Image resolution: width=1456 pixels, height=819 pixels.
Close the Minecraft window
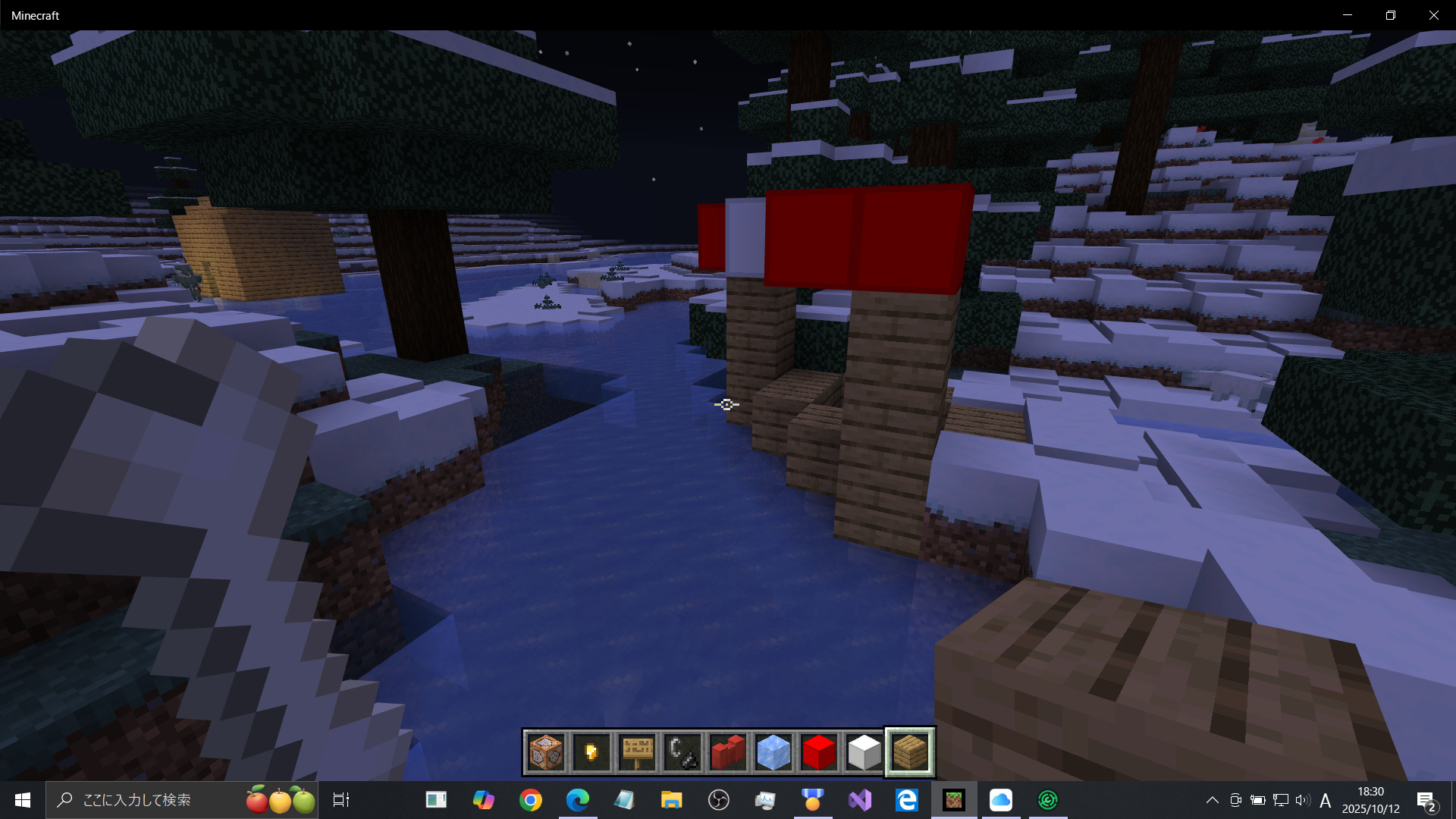tap(1433, 15)
